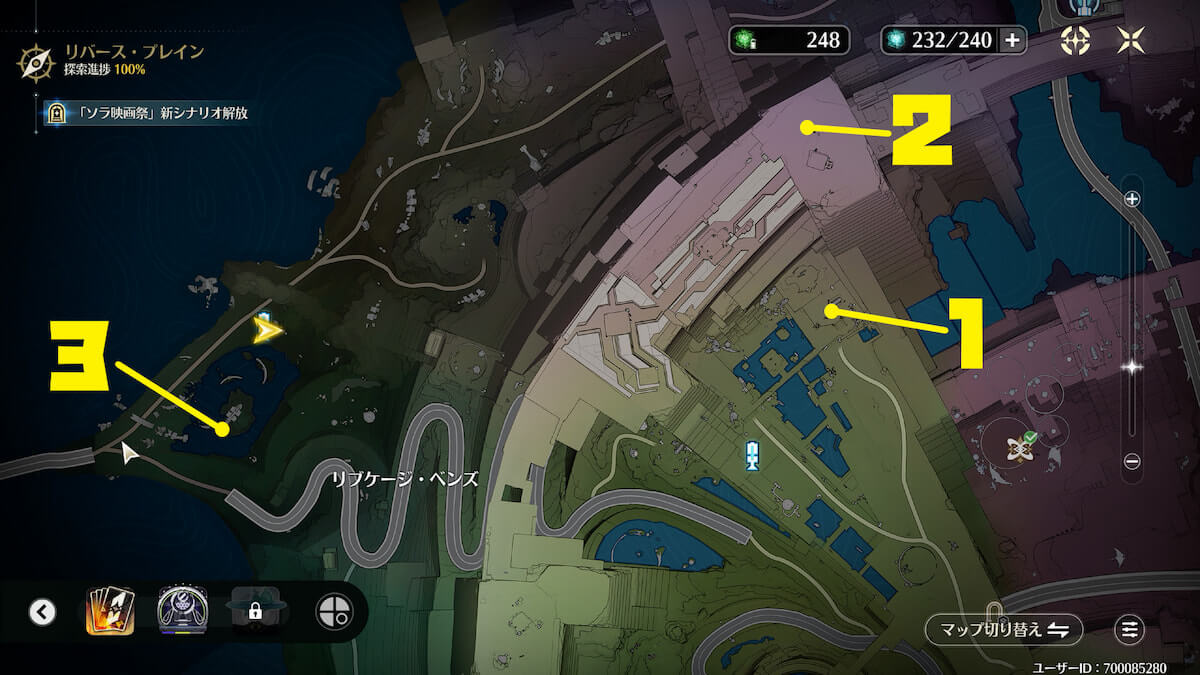Zoom out with the map minus button
This screenshot has height=675, width=1200.
click(x=1132, y=461)
